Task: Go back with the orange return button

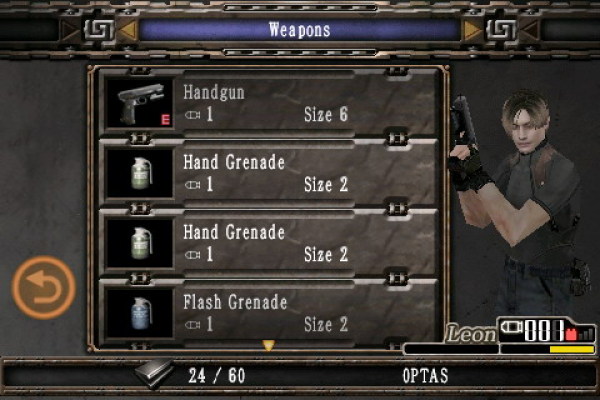Action: pyautogui.click(x=43, y=290)
